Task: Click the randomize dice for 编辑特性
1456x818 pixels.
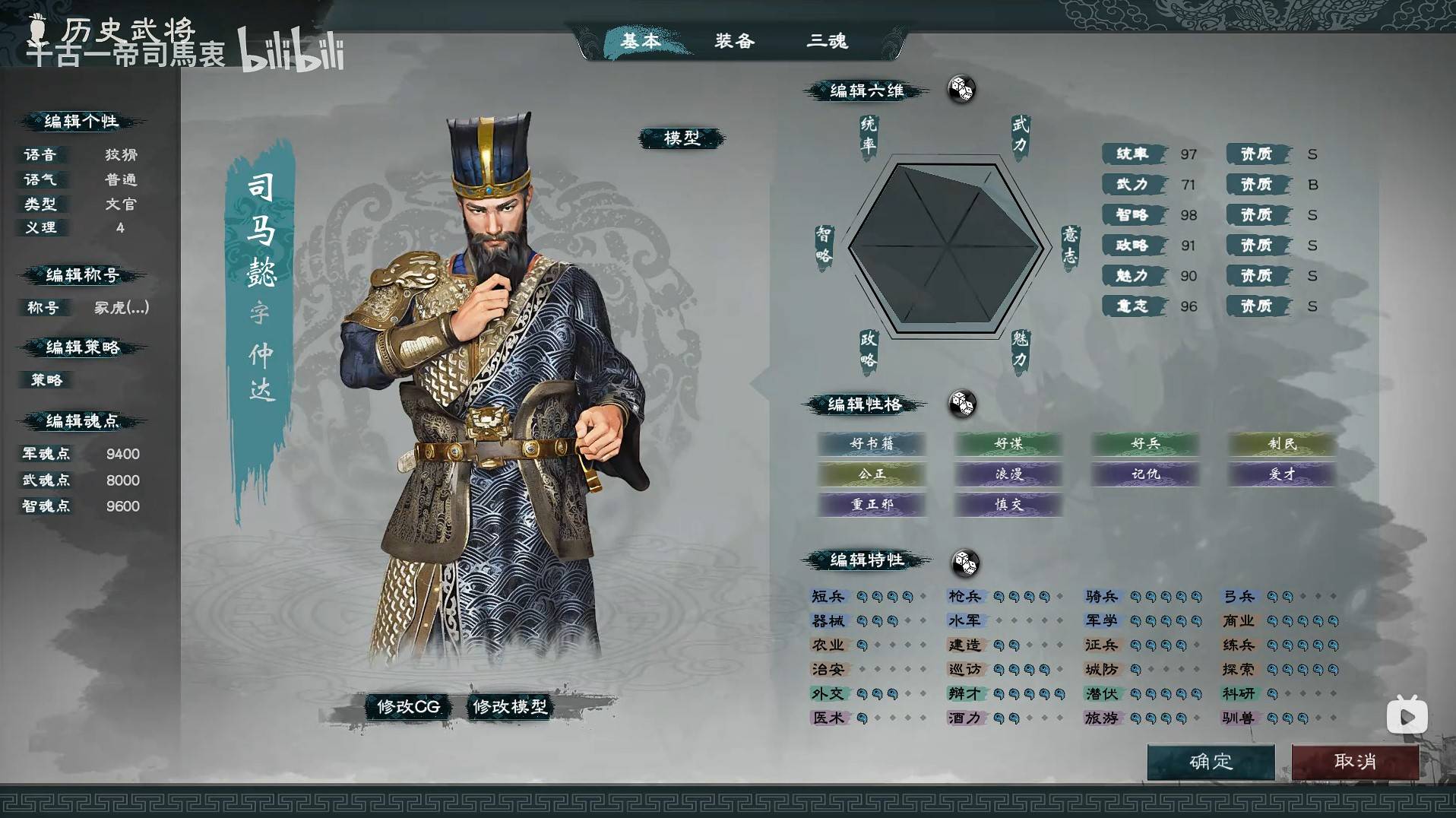Action: (966, 560)
